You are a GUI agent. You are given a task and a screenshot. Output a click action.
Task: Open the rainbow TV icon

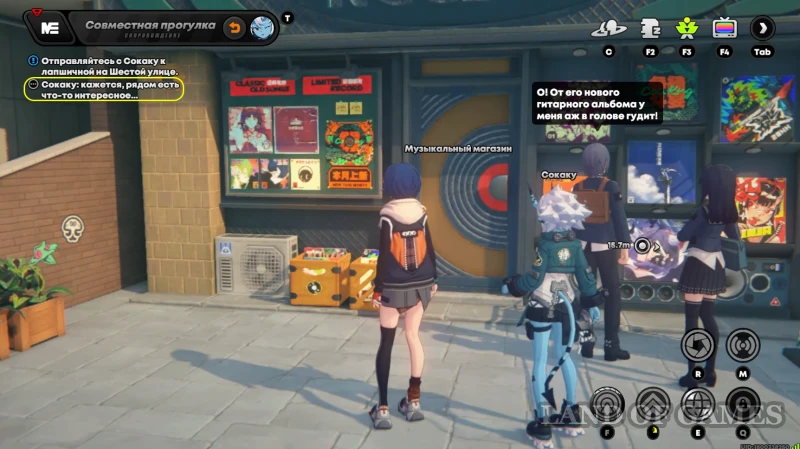[724, 28]
